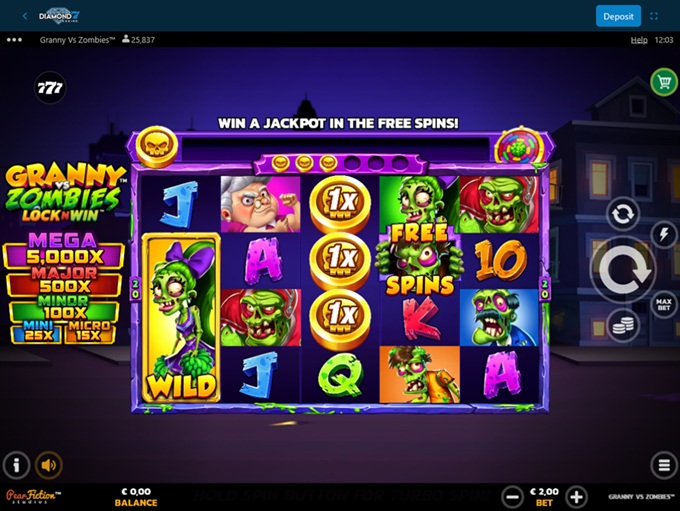The width and height of the screenshot is (680, 511).
Task: Click the 777 badge icon
Action: pos(50,88)
